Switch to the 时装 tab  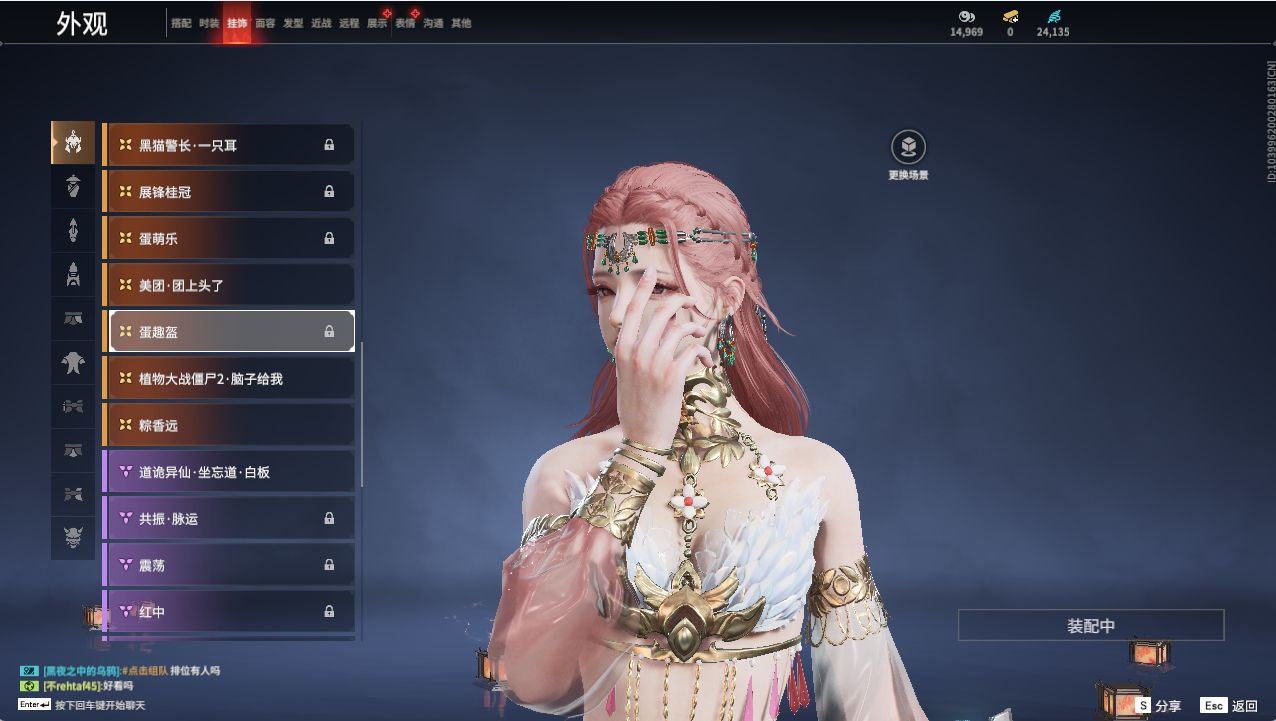[209, 23]
